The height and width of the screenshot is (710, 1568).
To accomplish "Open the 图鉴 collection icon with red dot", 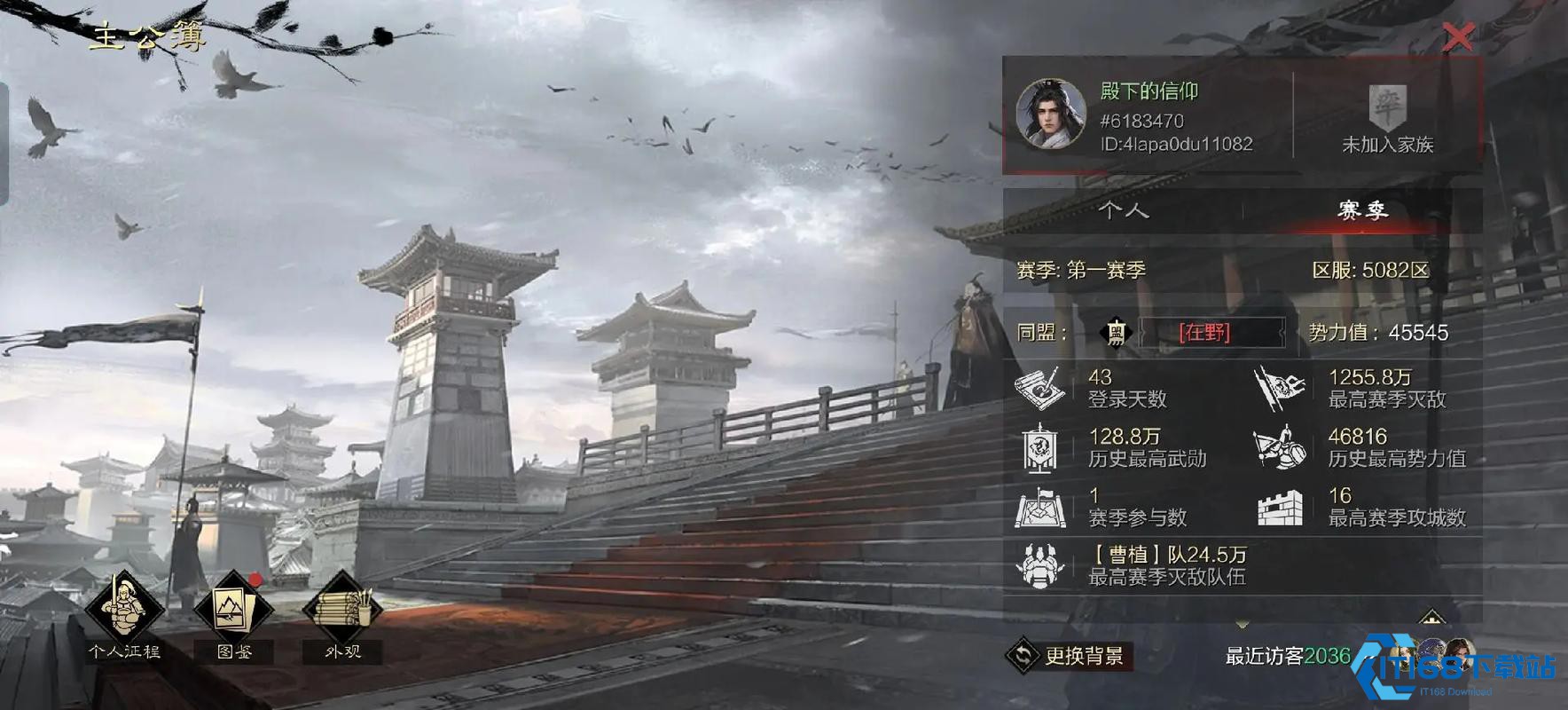I will pyautogui.click(x=232, y=608).
